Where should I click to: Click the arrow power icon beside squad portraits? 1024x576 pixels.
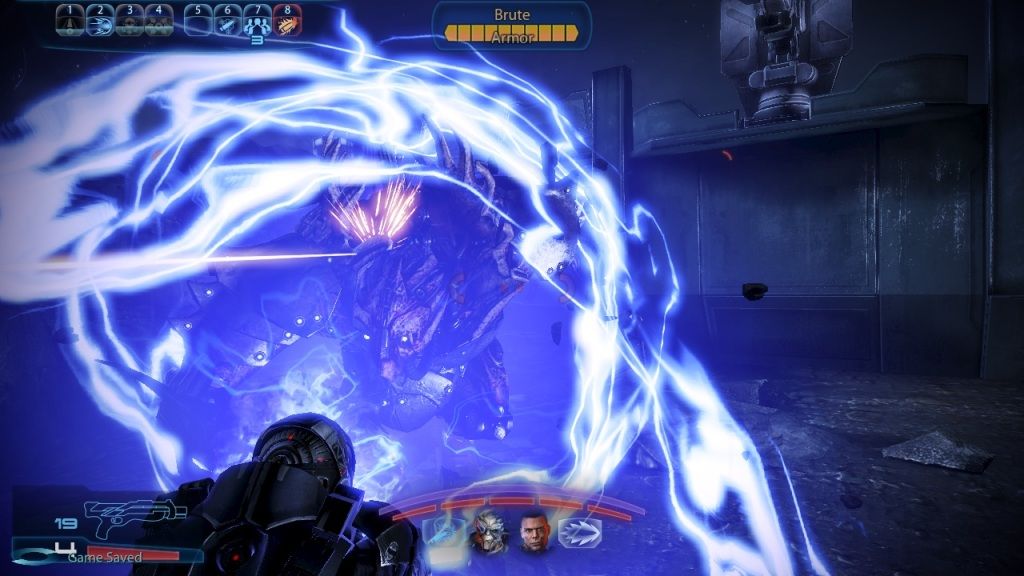(578, 531)
